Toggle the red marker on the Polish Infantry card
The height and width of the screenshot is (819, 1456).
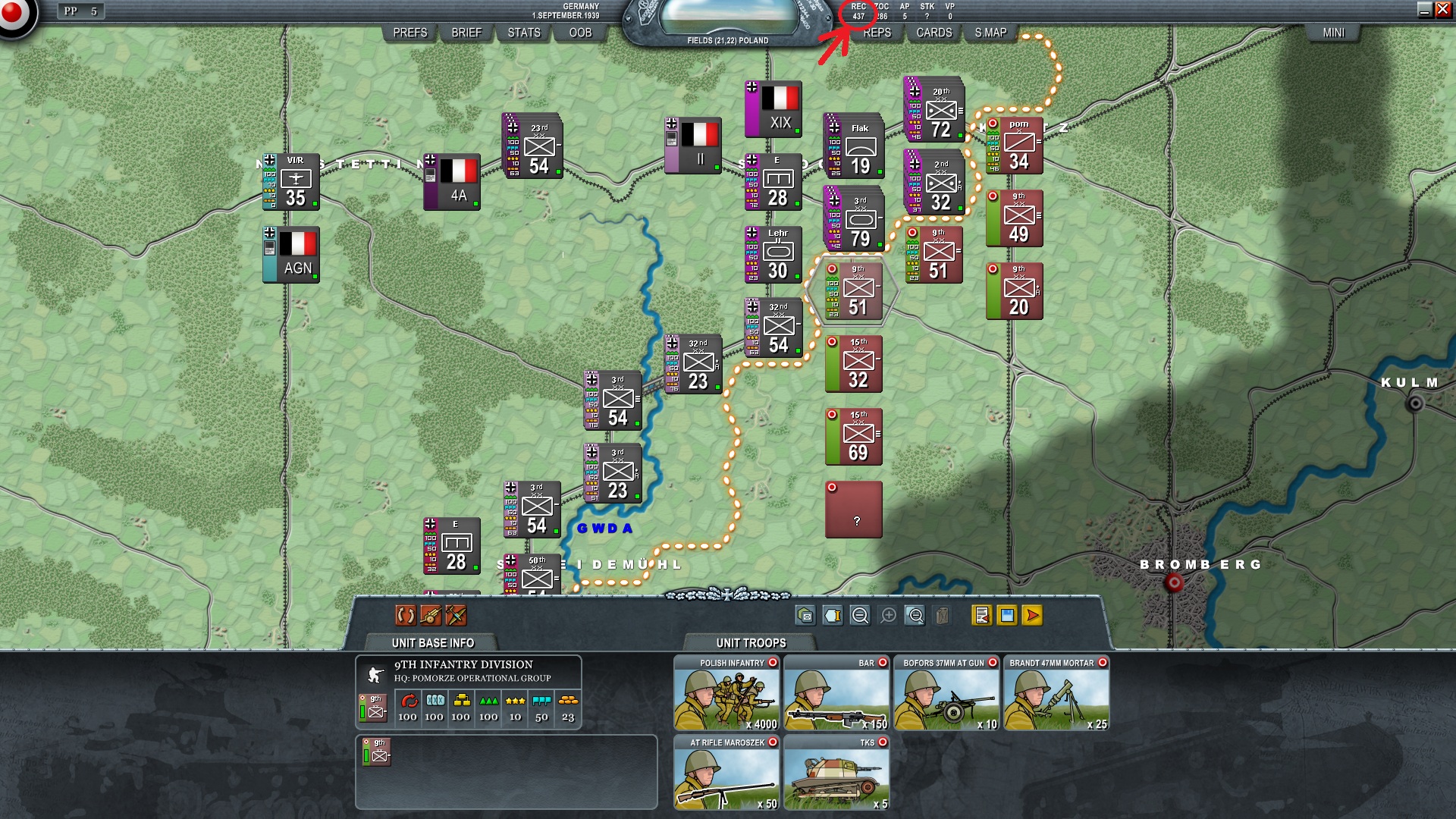click(773, 662)
